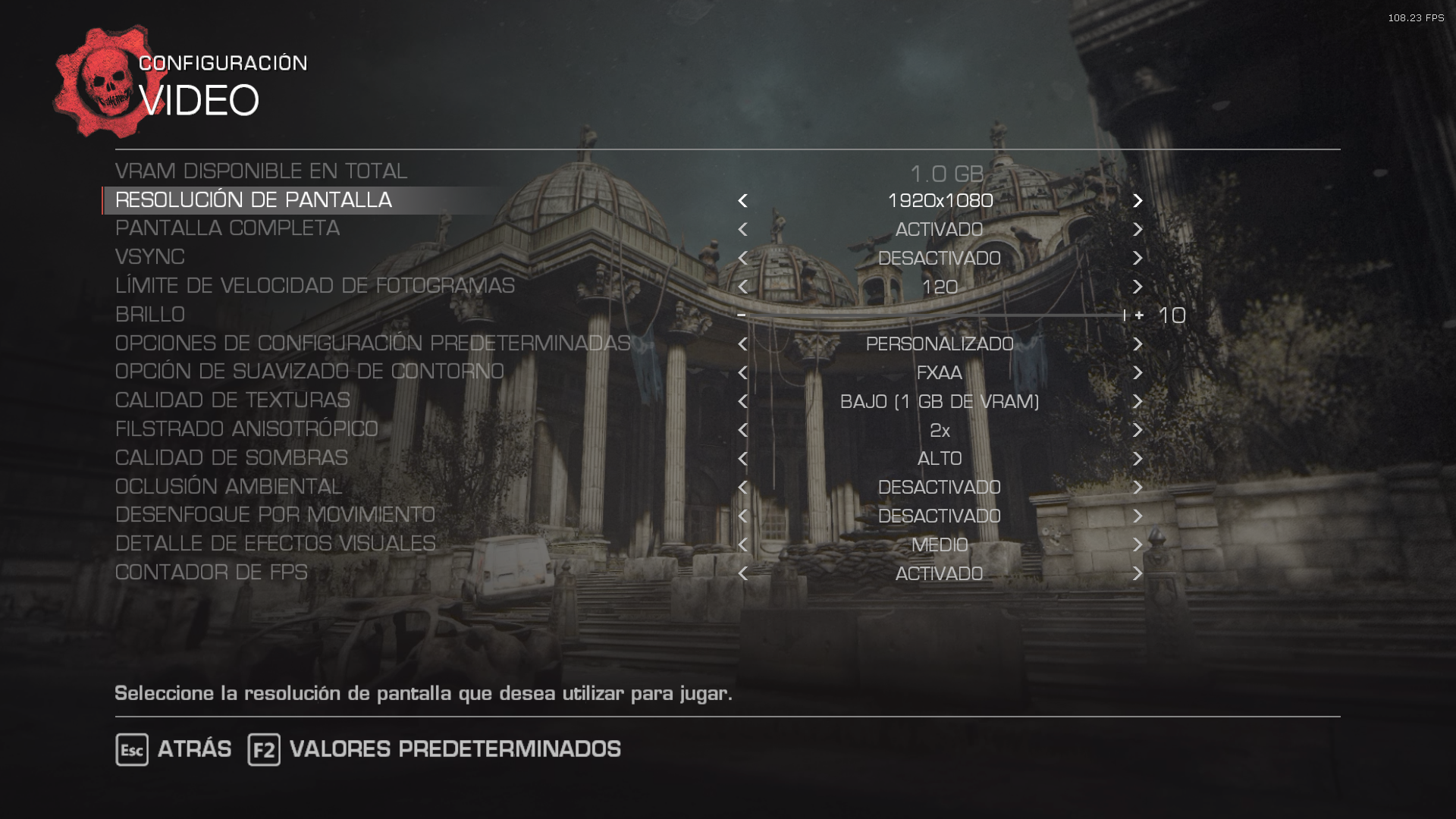1456x819 pixels.
Task: Toggle Contador de FPS with left arrow
Action: 742,574
